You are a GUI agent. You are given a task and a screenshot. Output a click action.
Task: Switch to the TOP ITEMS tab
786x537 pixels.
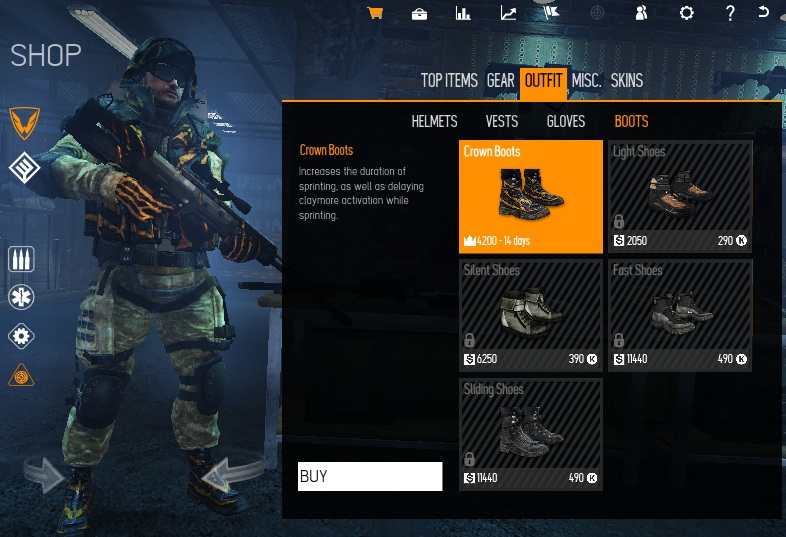(451, 81)
